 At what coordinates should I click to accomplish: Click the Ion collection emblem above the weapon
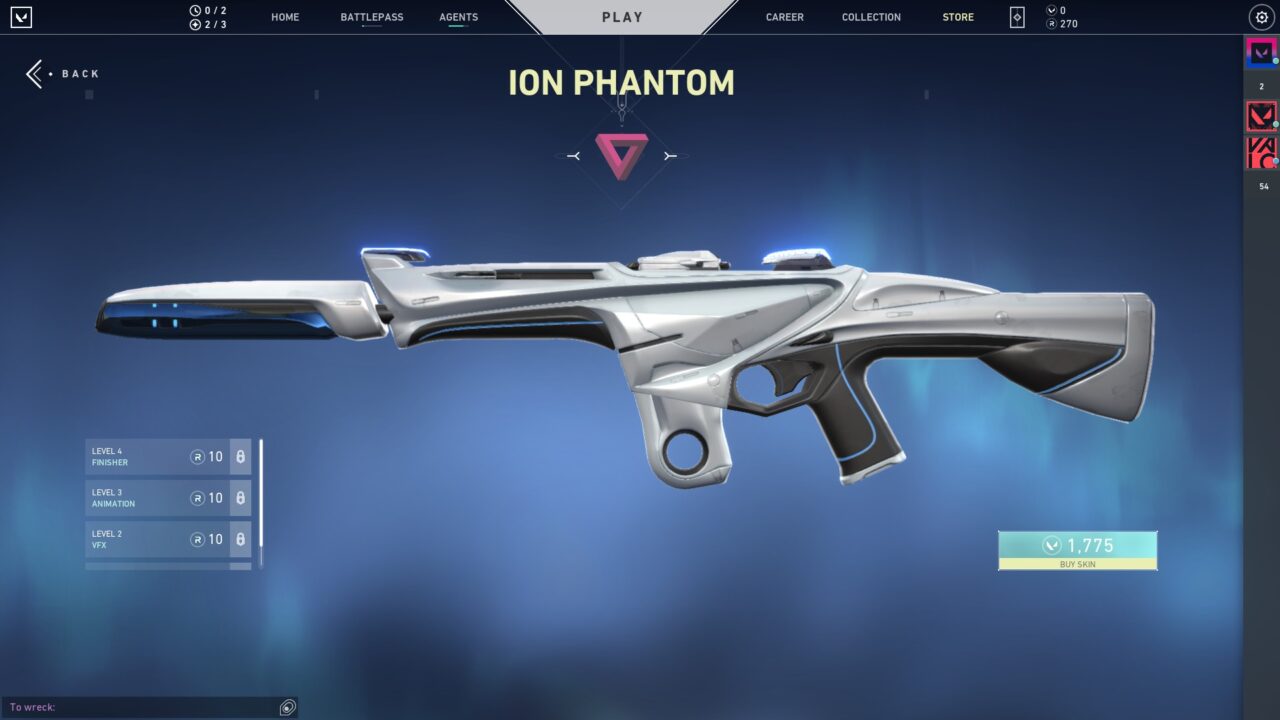tap(622, 155)
